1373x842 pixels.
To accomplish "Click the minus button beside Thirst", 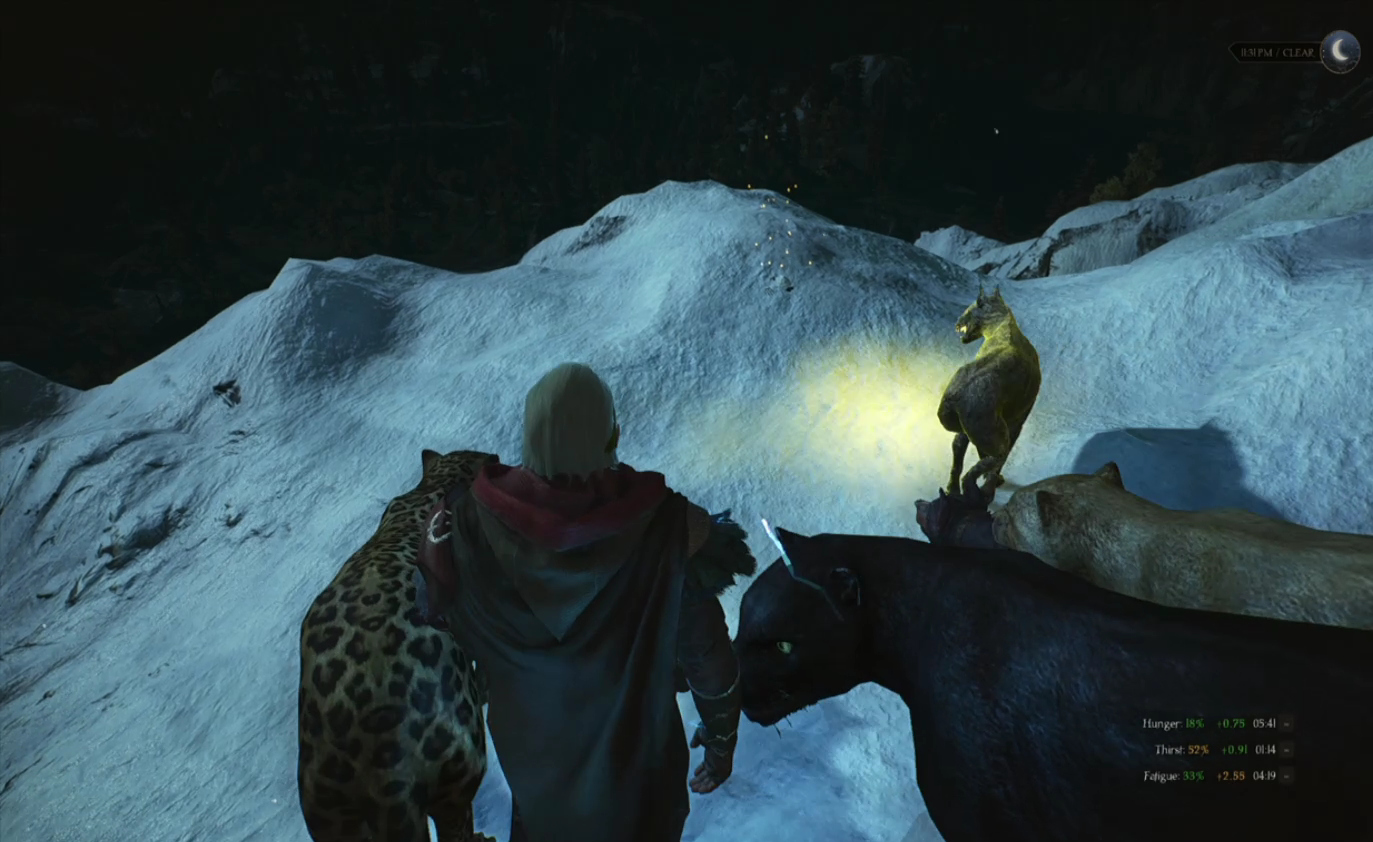I will 1287,749.
